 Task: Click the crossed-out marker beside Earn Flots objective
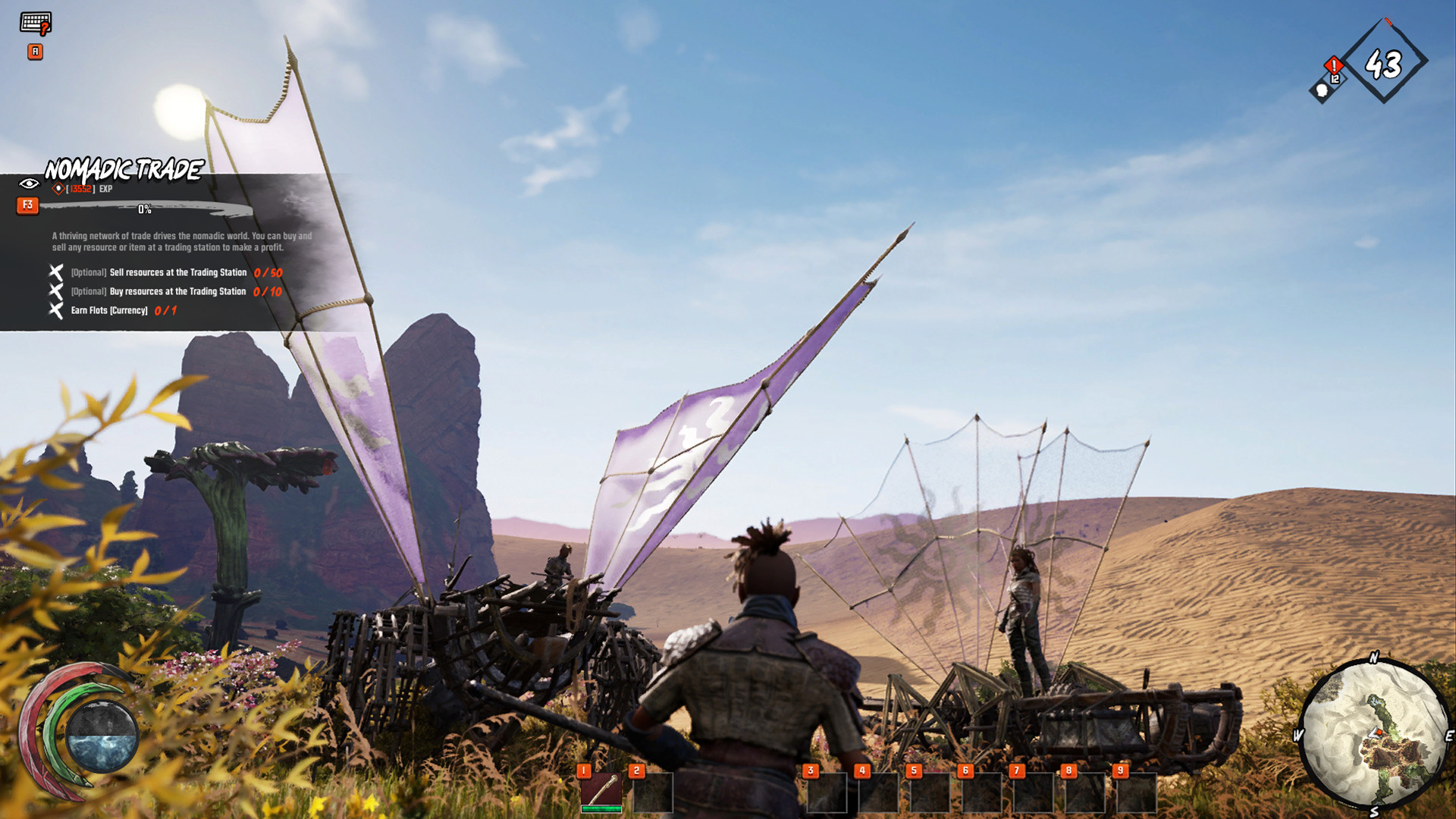coord(54,310)
